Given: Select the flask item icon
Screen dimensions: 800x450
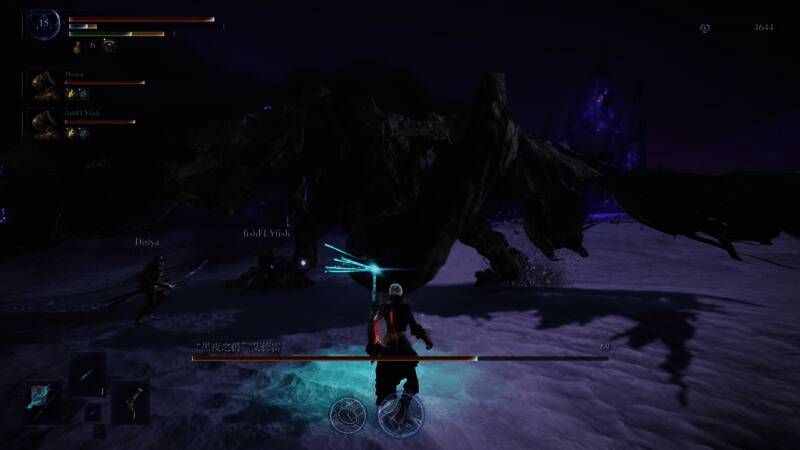Looking at the screenshot, I should (x=77, y=45).
